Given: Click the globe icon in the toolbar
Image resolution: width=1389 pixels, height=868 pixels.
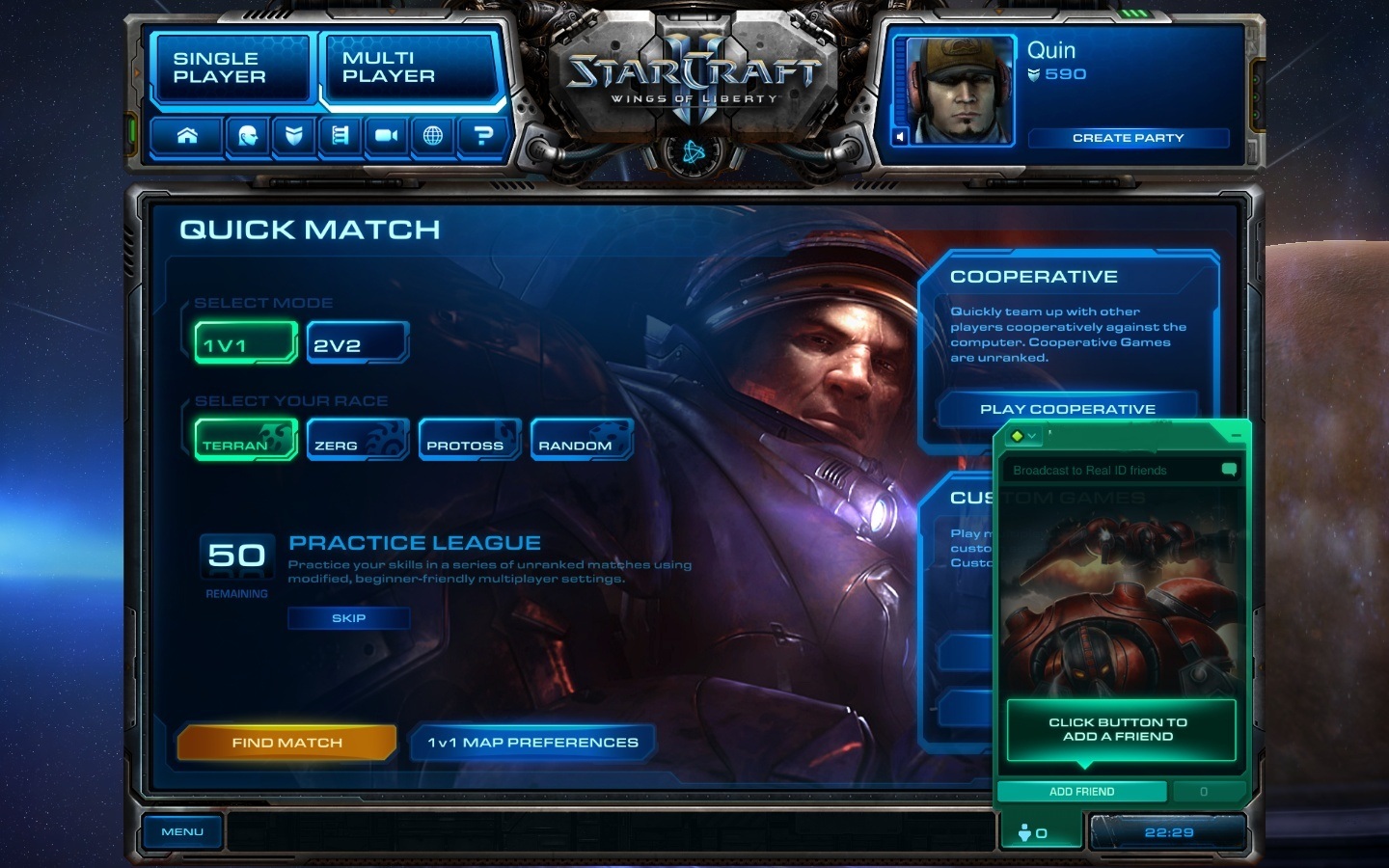Looking at the screenshot, I should tap(433, 136).
